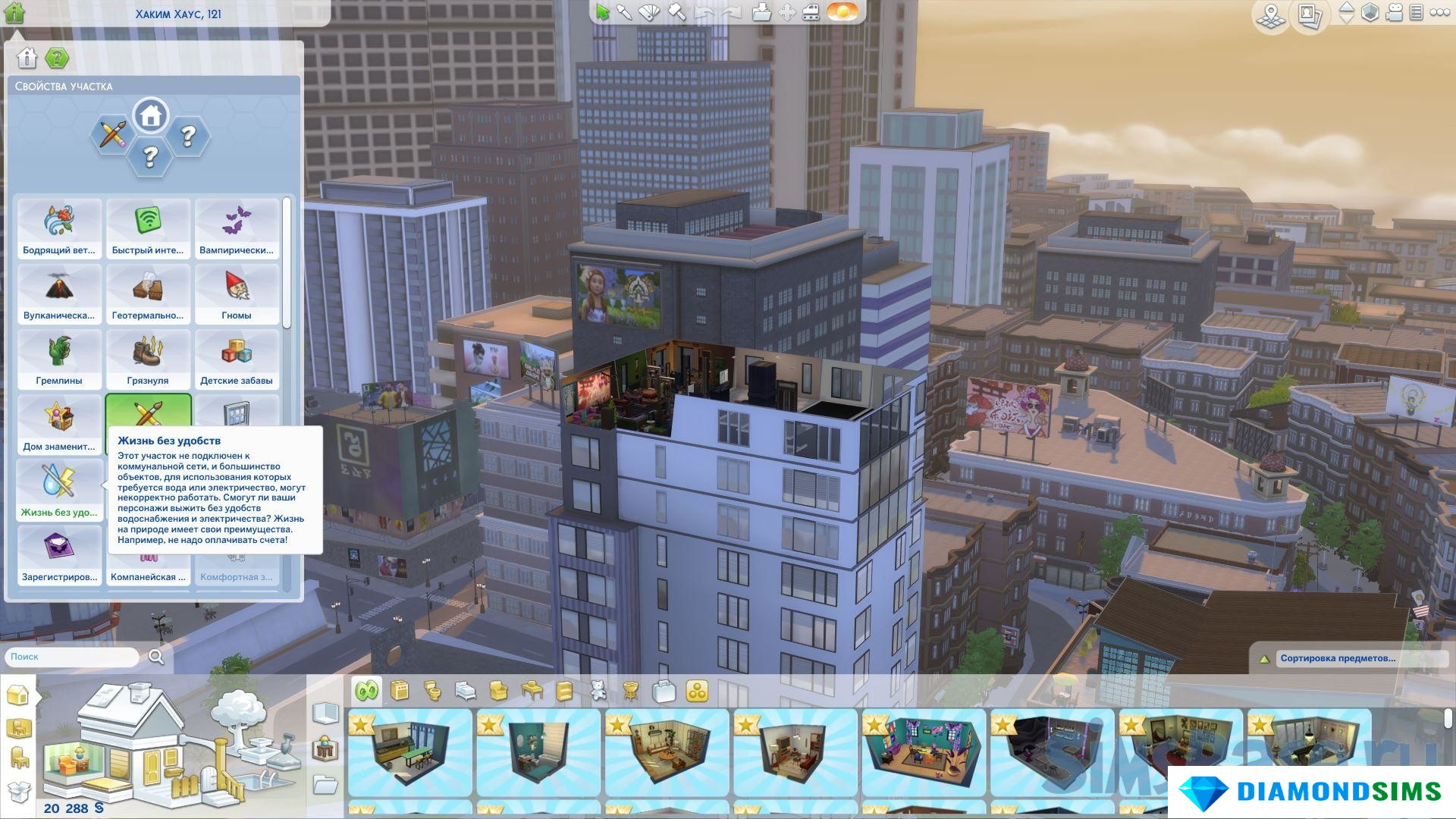Switch to the bathroom toilet category tab
This screenshot has height=819, width=1456.
coord(432,691)
